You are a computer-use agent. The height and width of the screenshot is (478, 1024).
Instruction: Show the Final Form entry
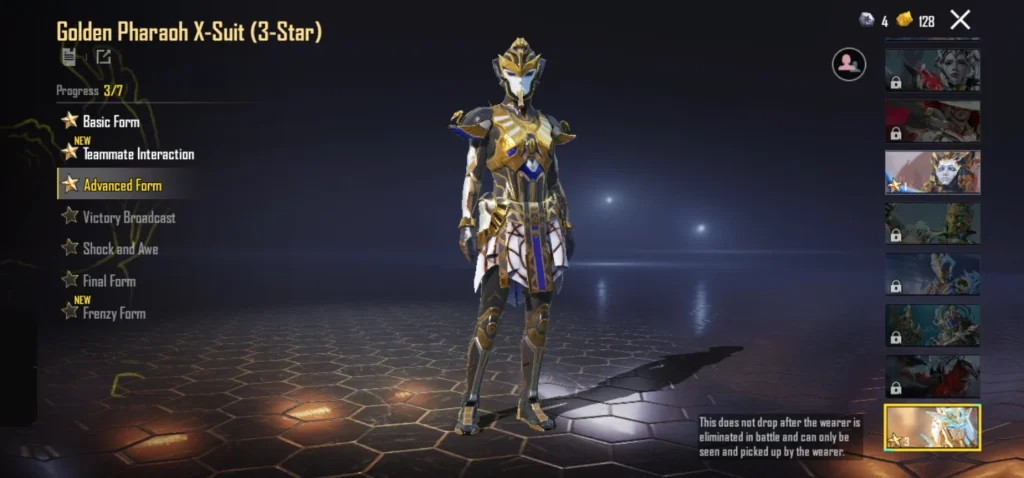tap(108, 281)
